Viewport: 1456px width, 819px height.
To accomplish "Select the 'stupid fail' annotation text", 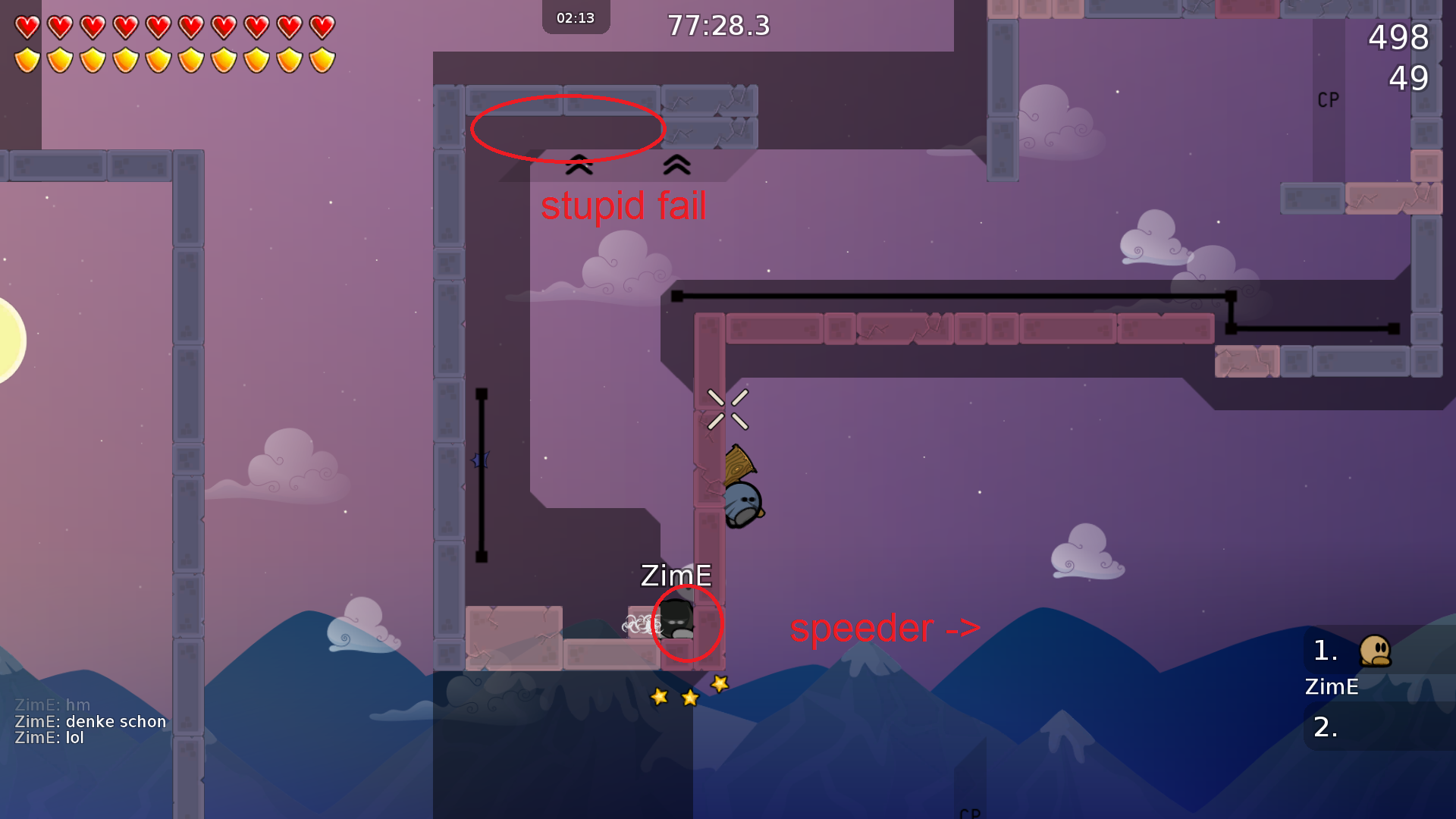I will (625, 206).
